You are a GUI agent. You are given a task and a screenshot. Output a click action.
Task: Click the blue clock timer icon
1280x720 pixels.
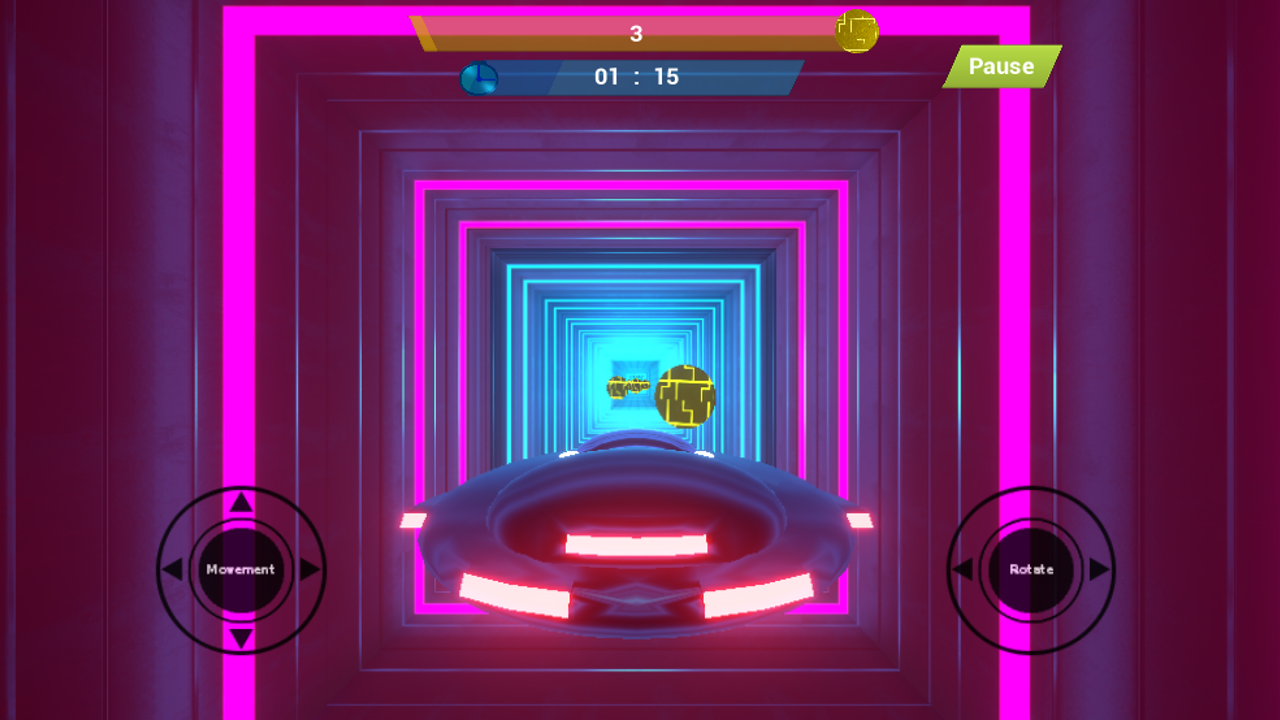478,77
